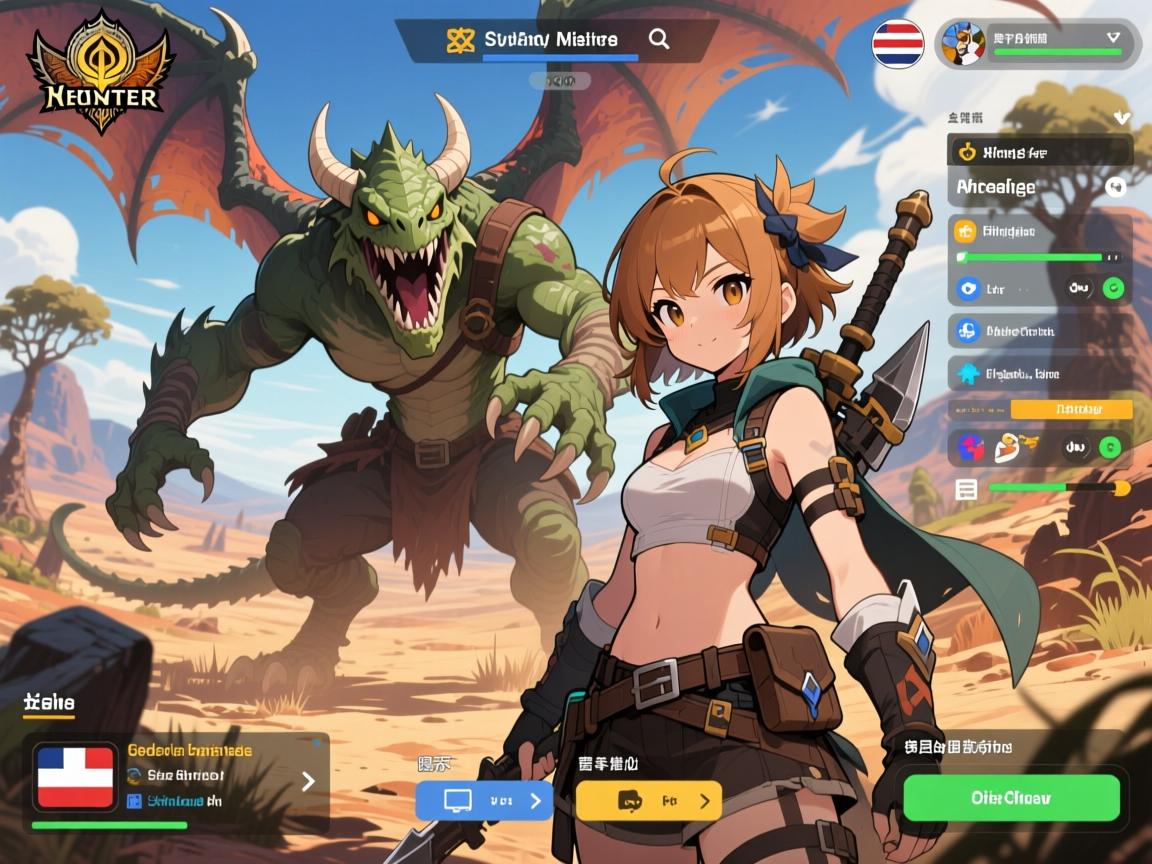The height and width of the screenshot is (864, 1152).
Task: Select the red and white flag thumbnail
Action: [75, 776]
